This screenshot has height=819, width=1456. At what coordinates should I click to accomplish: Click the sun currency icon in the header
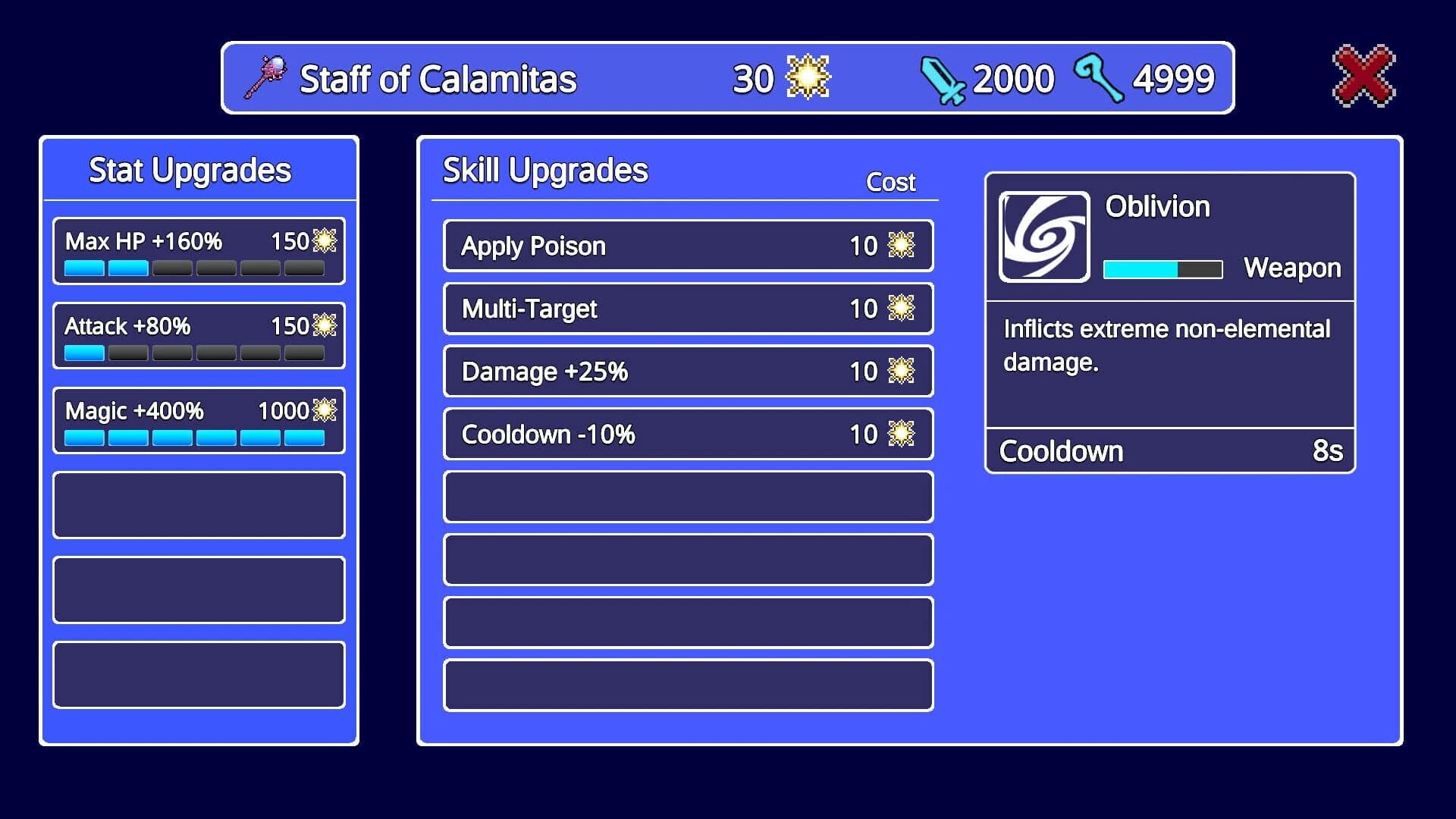pyautogui.click(x=809, y=76)
